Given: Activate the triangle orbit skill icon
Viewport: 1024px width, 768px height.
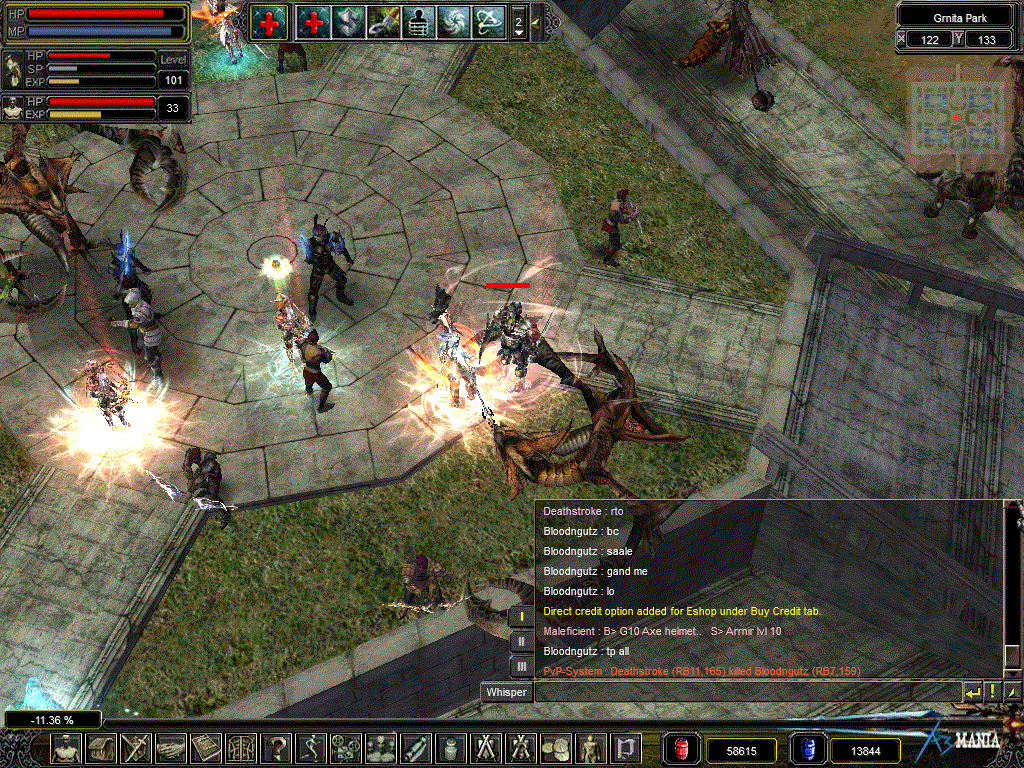Looking at the screenshot, I should (489, 22).
